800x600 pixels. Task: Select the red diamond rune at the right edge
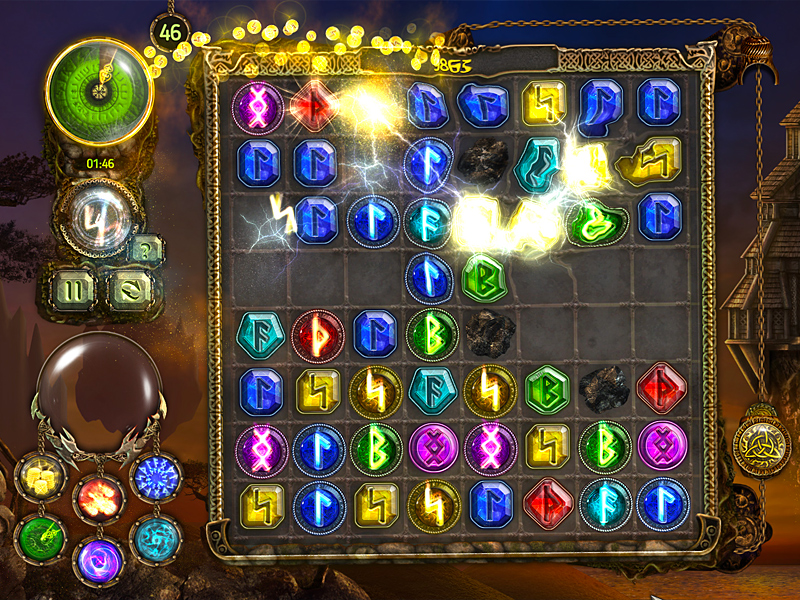661,390
